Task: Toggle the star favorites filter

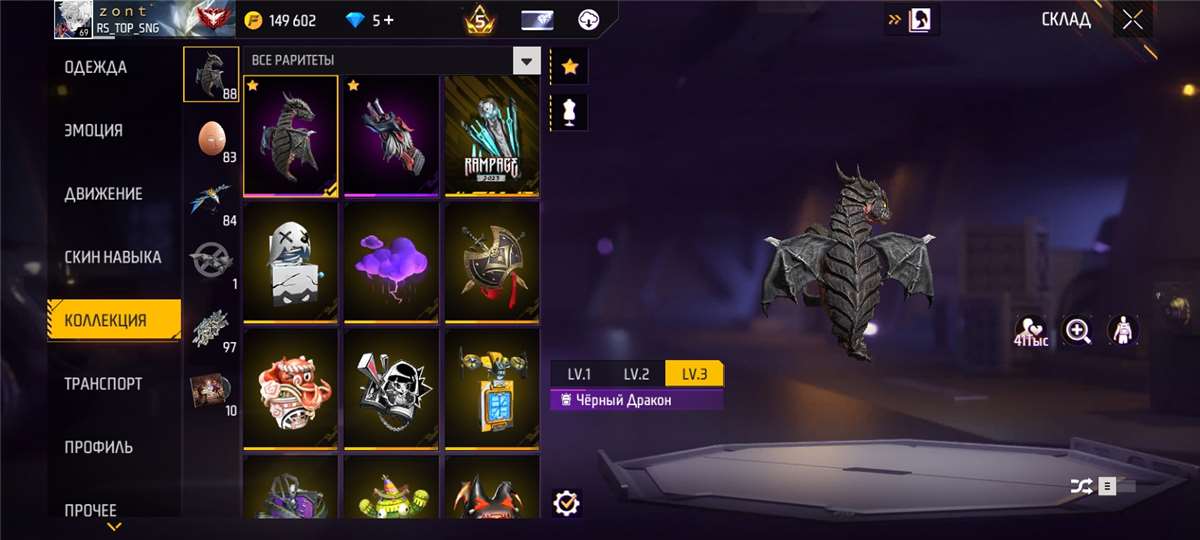Action: pos(570,67)
